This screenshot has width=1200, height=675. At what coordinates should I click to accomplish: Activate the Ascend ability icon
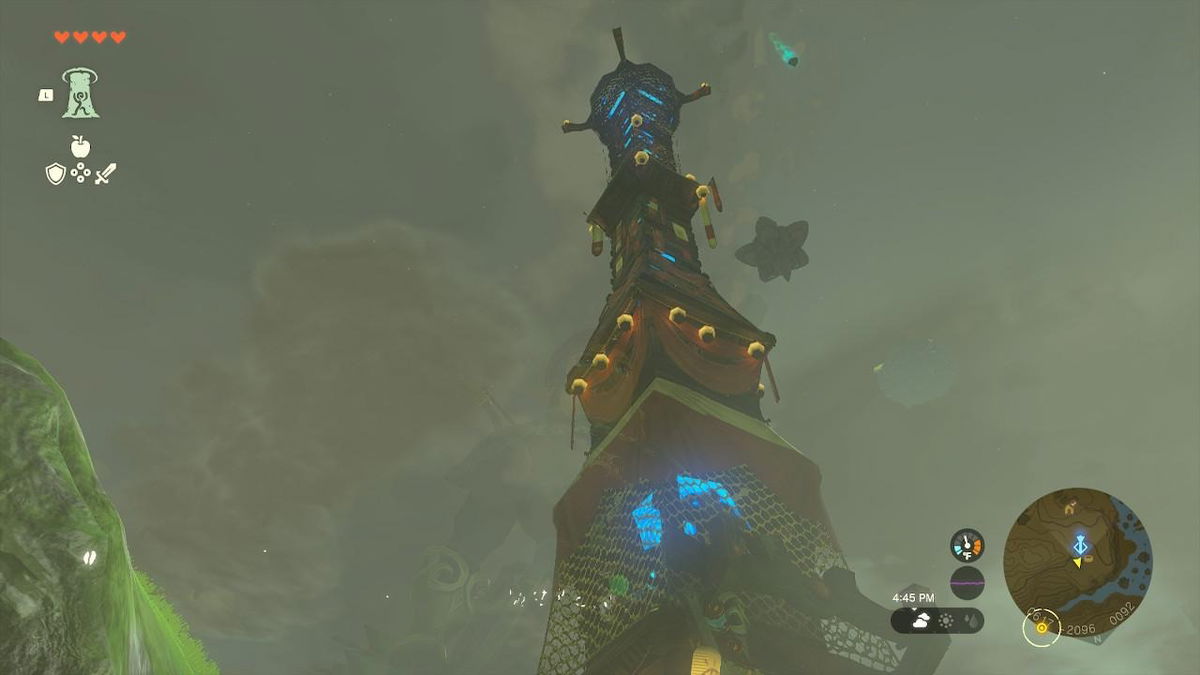tap(80, 93)
